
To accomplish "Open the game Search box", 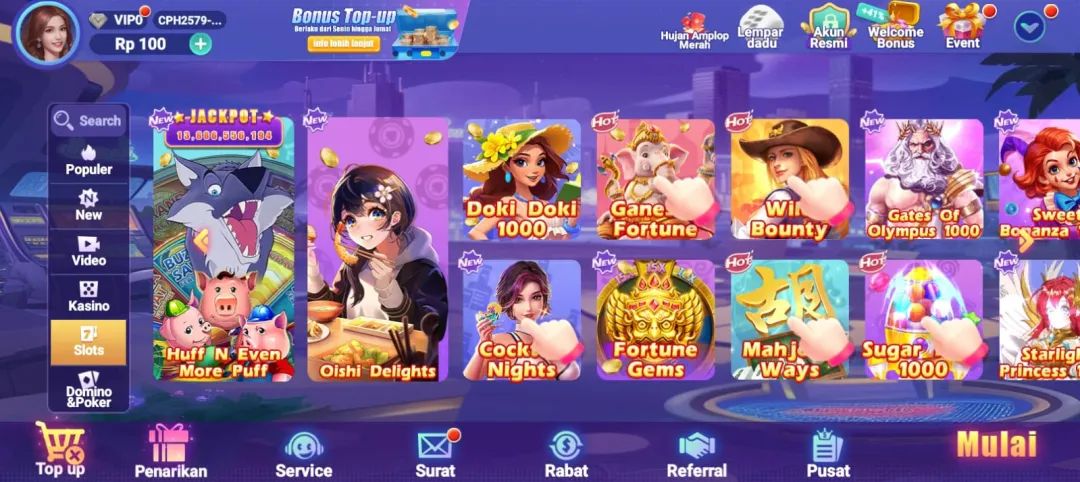I will [89, 121].
